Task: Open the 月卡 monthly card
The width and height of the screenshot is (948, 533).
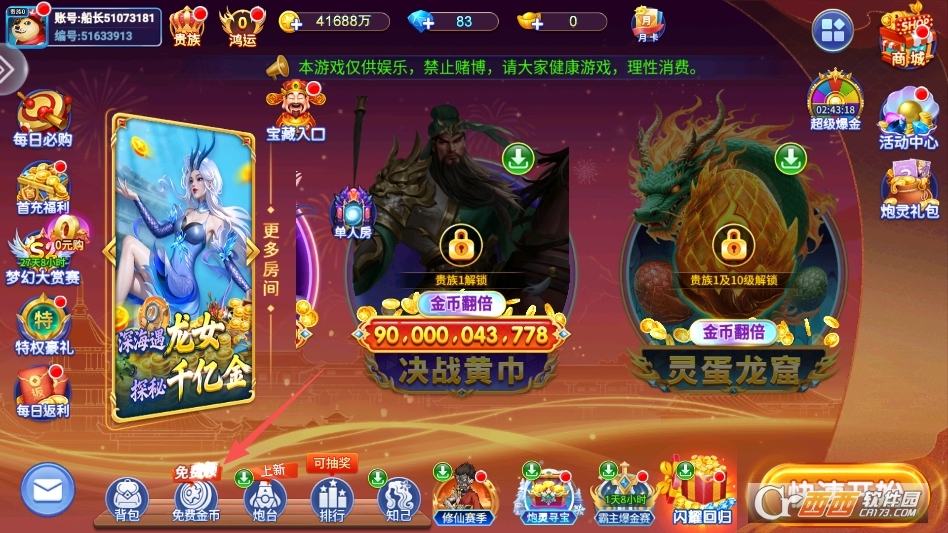Action: 647,22
